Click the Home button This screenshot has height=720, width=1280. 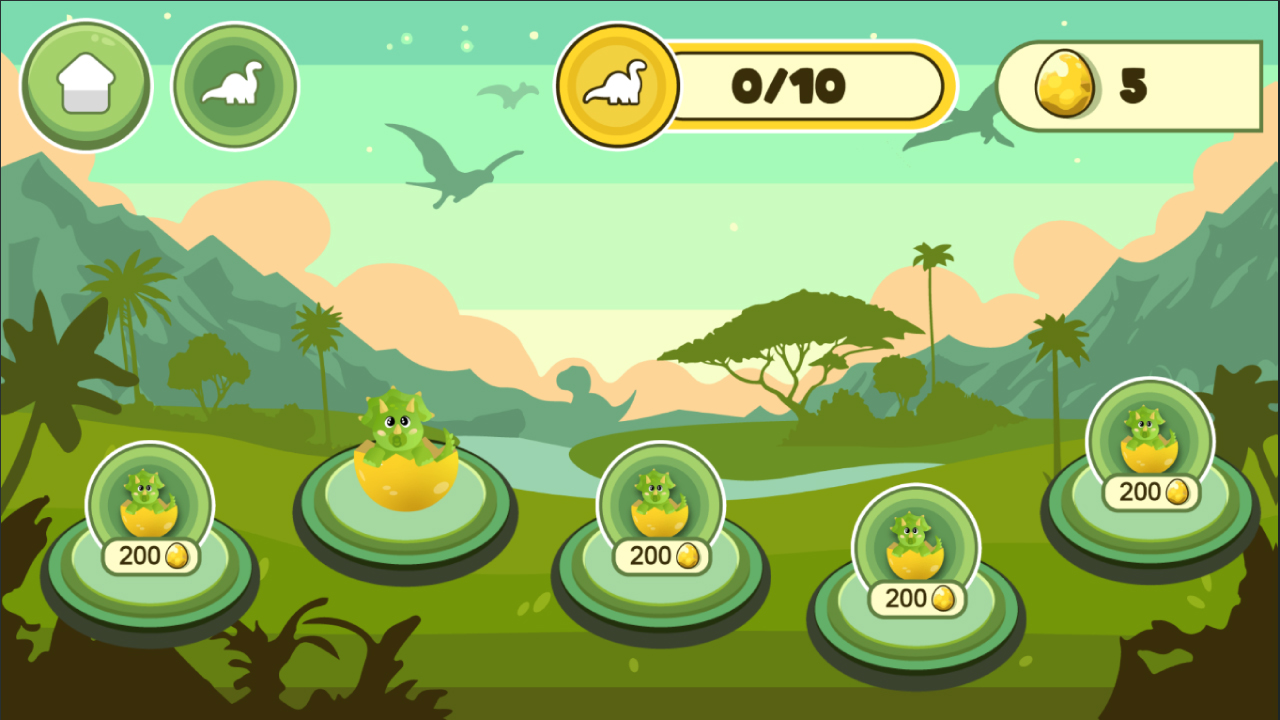[85, 85]
